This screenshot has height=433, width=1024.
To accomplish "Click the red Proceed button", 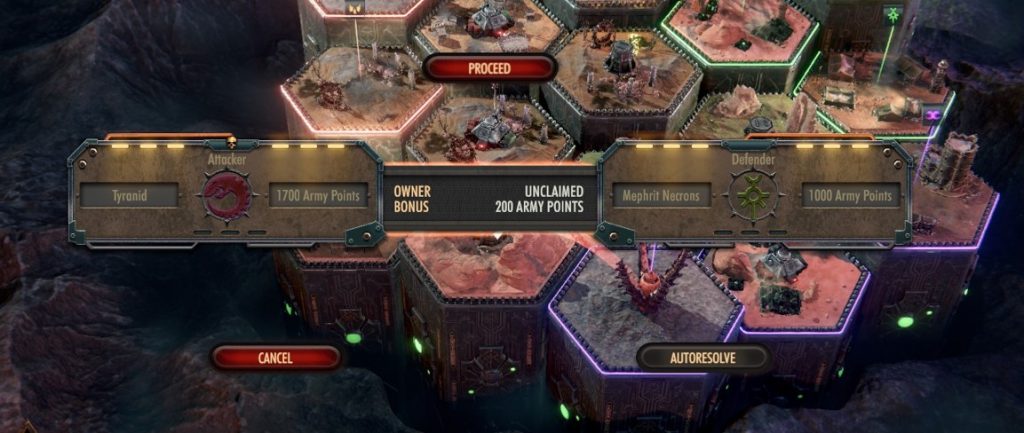I will pos(489,68).
